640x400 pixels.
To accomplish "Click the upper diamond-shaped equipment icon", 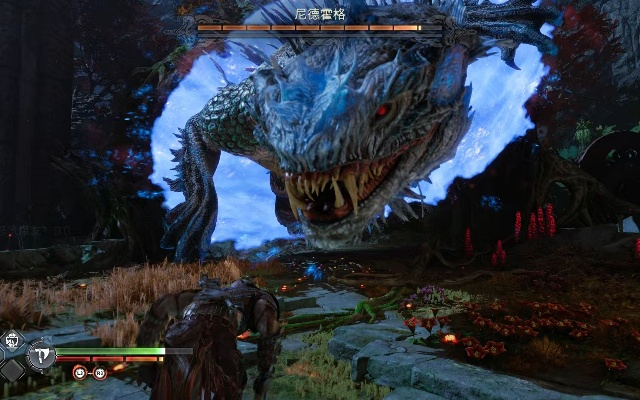I will tap(12, 341).
